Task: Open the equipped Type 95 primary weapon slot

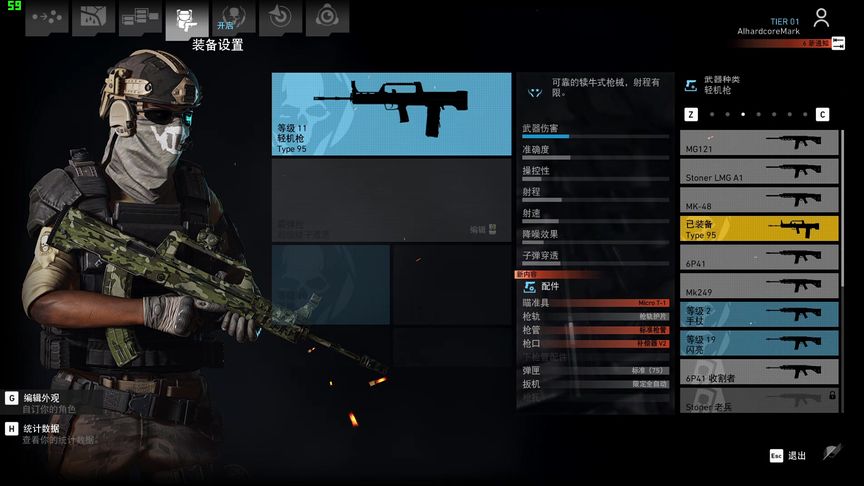Action: 391,114
